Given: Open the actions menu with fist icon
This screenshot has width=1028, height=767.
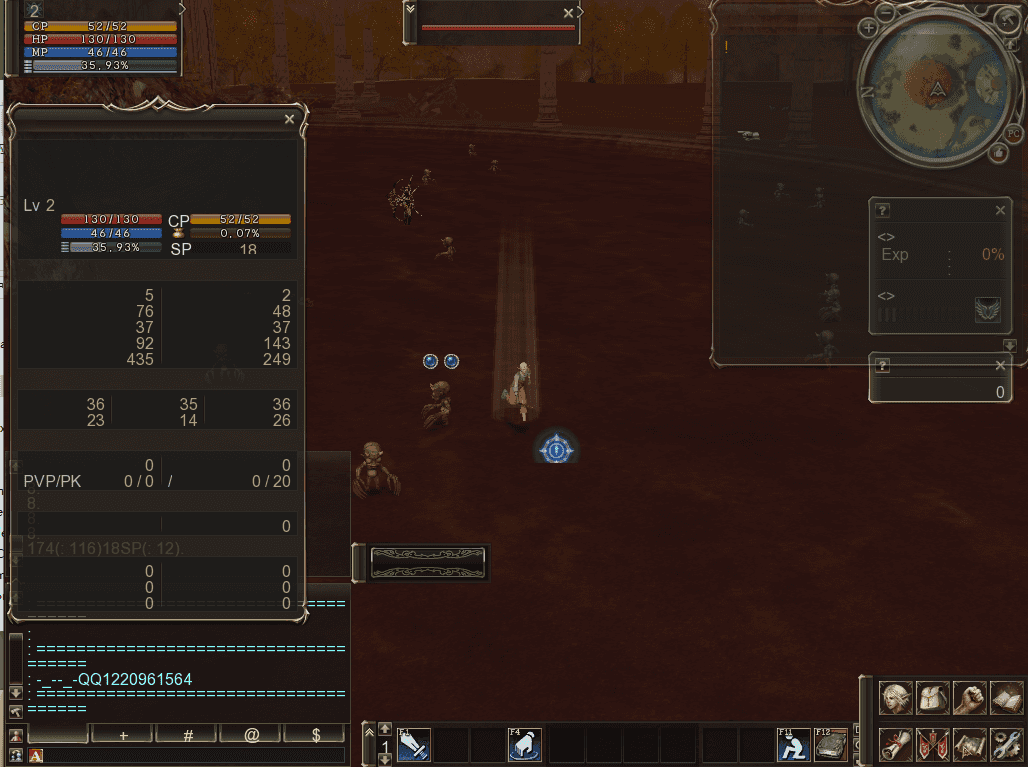Looking at the screenshot, I should 969,698.
